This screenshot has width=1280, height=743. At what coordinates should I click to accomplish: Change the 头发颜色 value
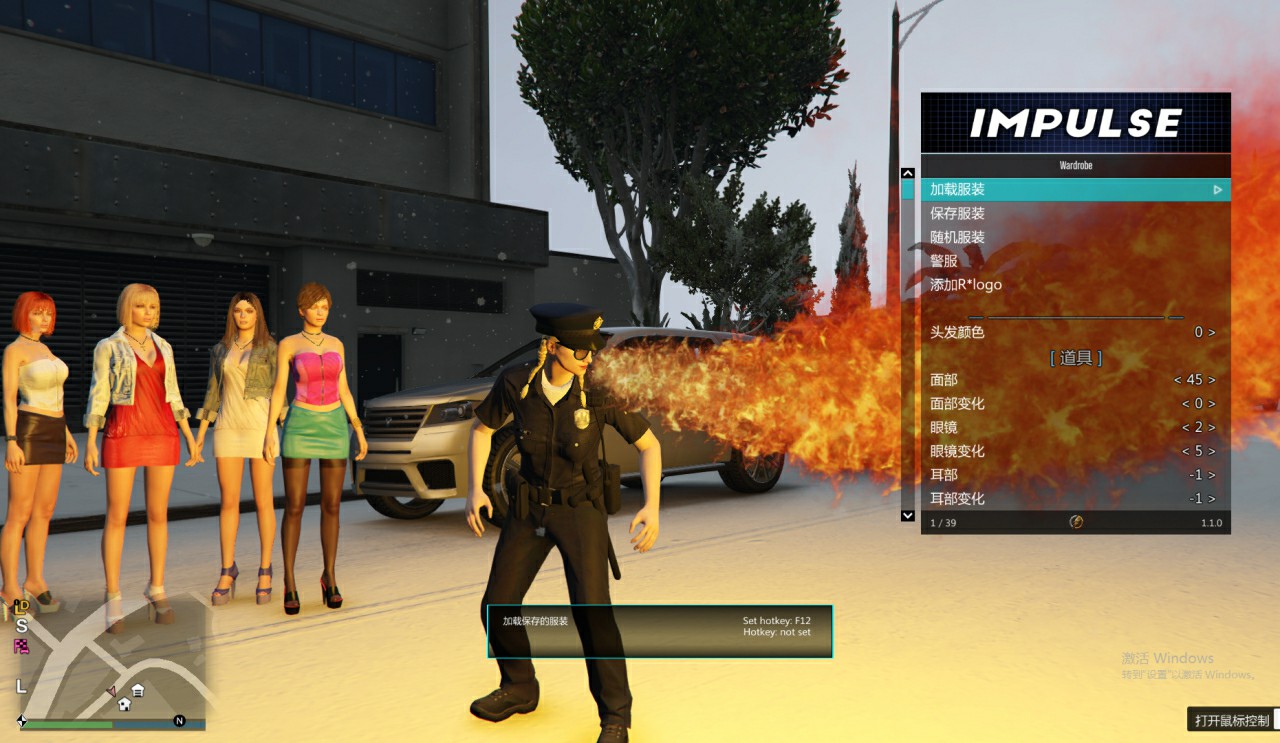[1075, 332]
